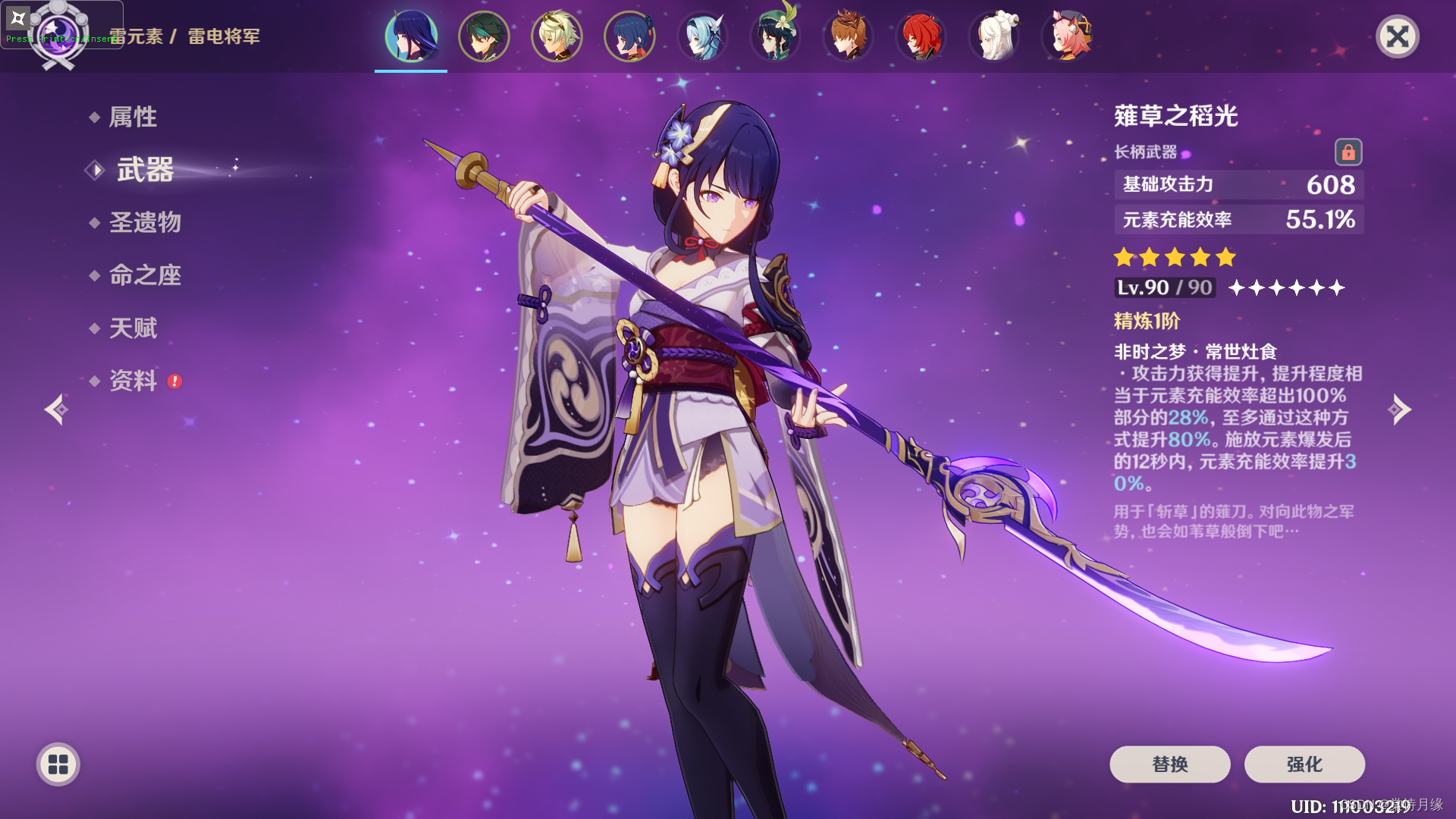This screenshot has height=819, width=1456.
Task: Toggle the weapon lock icon
Action: click(x=1348, y=152)
